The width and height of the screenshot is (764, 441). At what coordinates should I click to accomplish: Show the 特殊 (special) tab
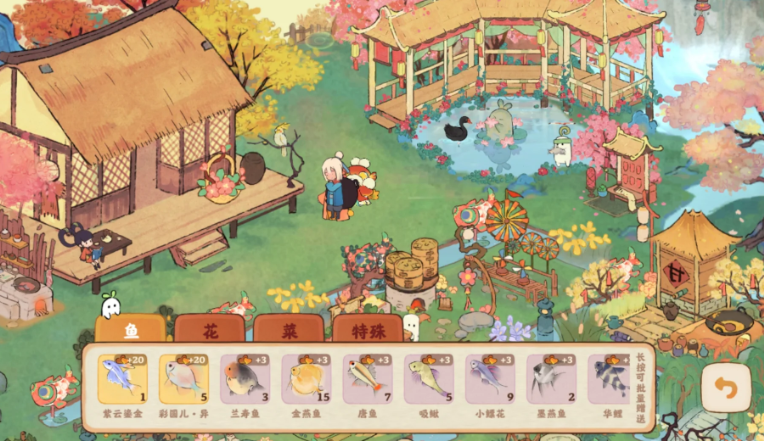coord(367,329)
